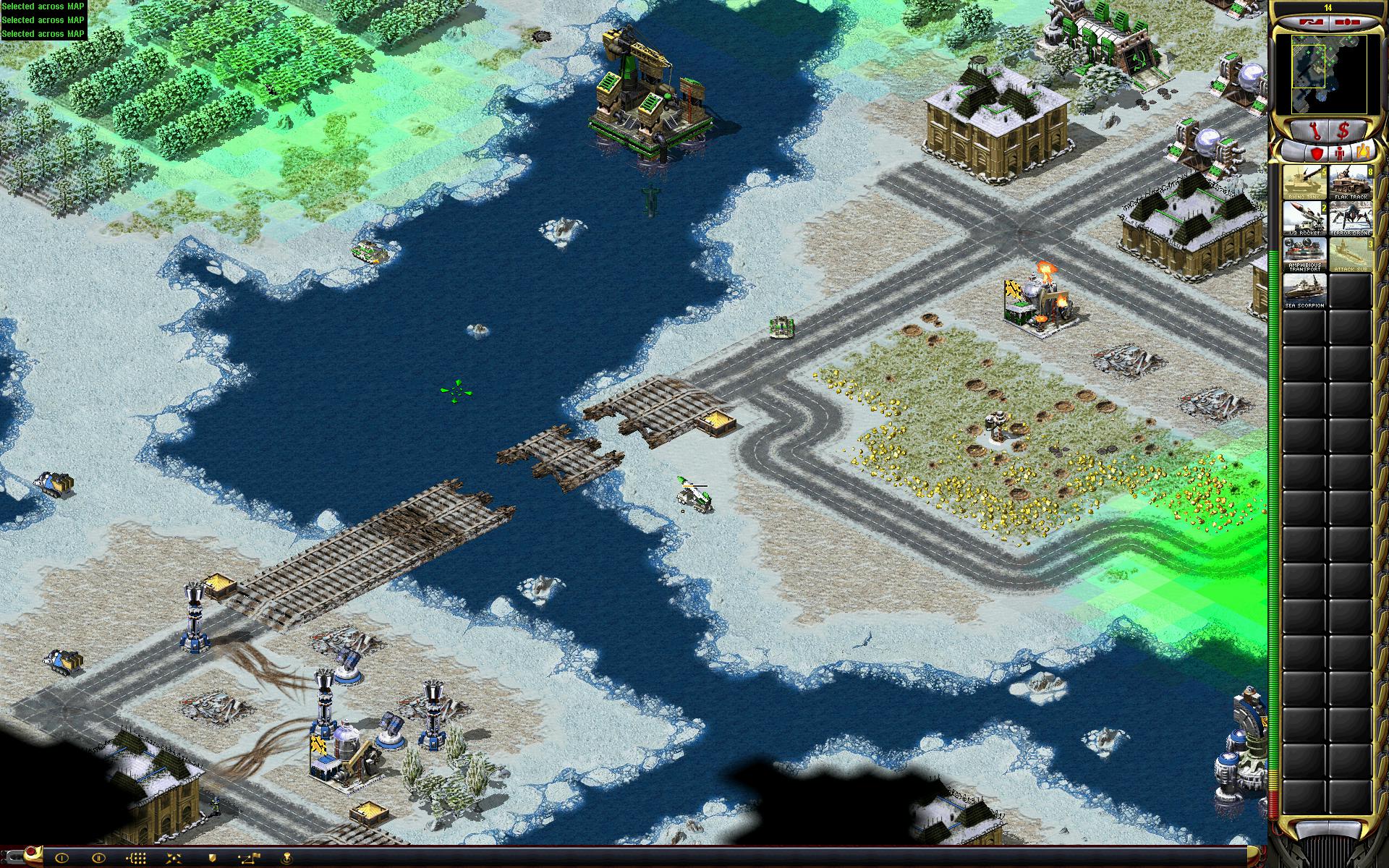This screenshot has width=1389, height=868.
Task: Select the V3 Rocket build icon
Action: point(1304,218)
